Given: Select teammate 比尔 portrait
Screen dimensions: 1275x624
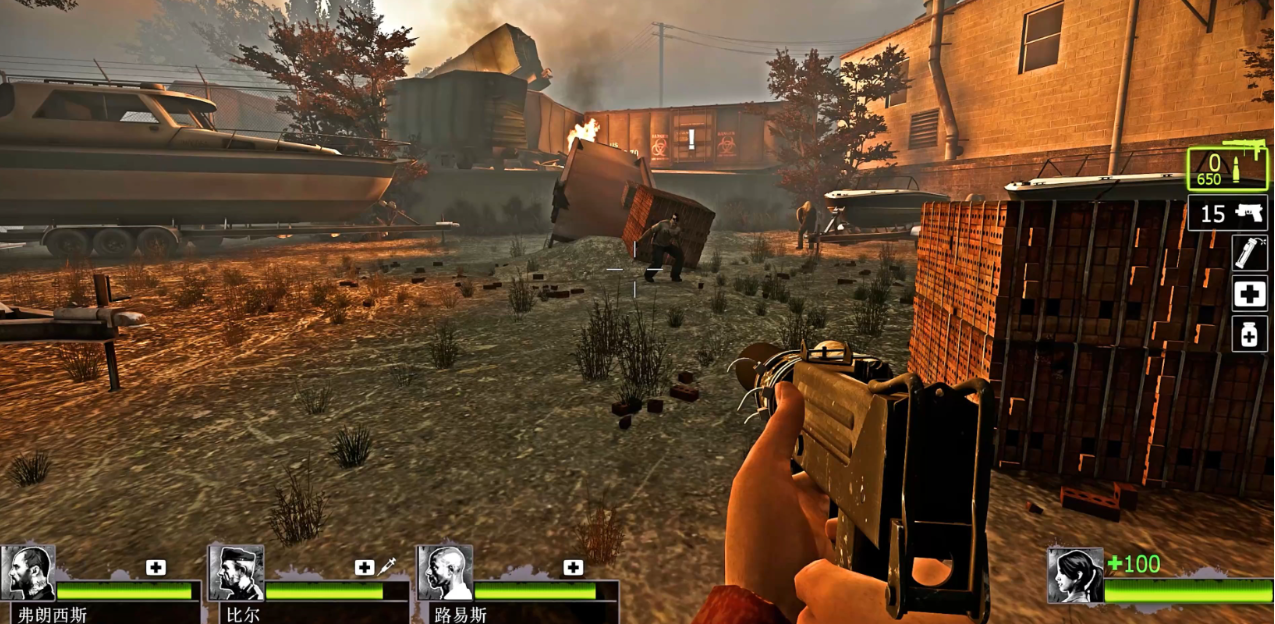Looking at the screenshot, I should click(236, 572).
